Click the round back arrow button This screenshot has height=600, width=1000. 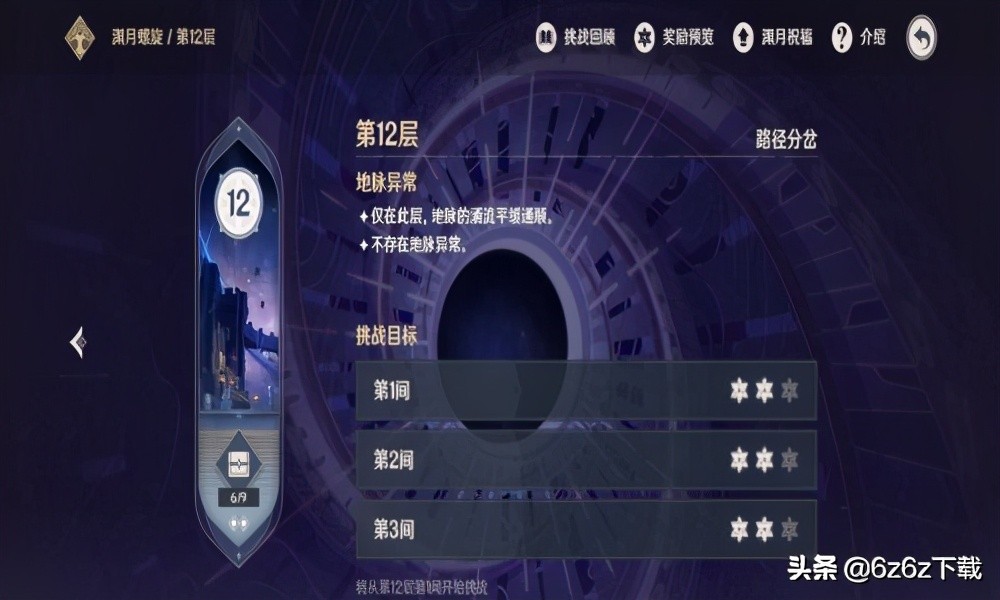tap(921, 39)
